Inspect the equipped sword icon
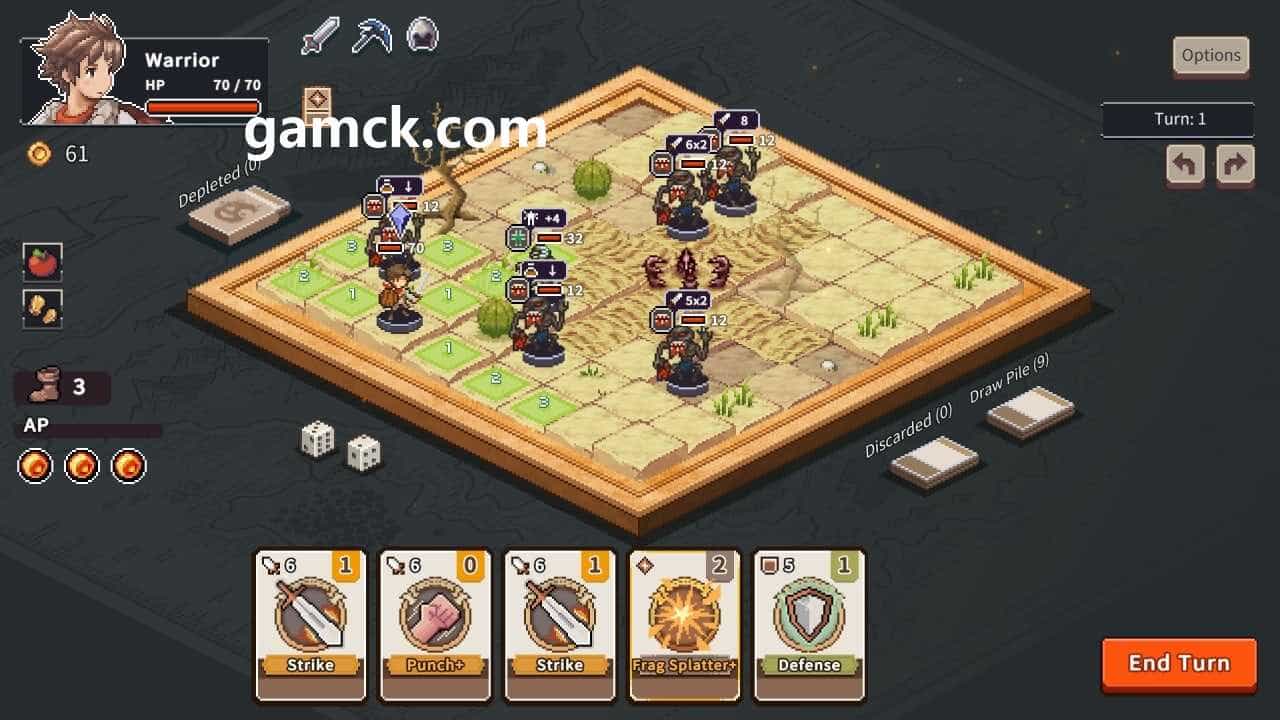The image size is (1280, 720). (x=320, y=36)
